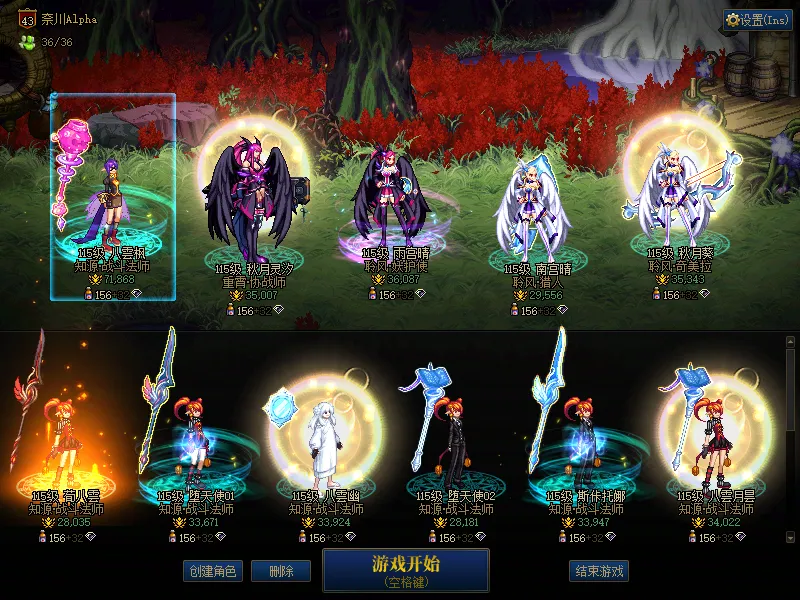Click 结束游戏 to exit the game
The height and width of the screenshot is (600, 800).
tap(600, 571)
